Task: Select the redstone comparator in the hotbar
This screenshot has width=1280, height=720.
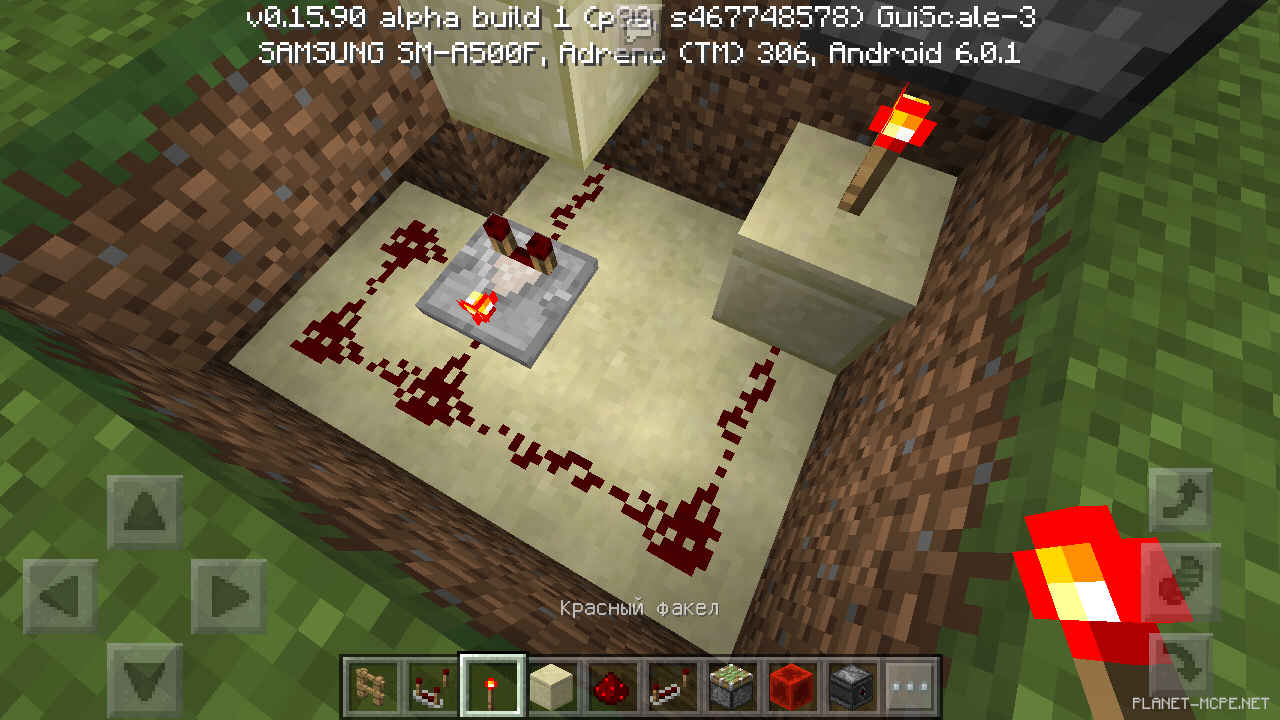Action: point(429,685)
